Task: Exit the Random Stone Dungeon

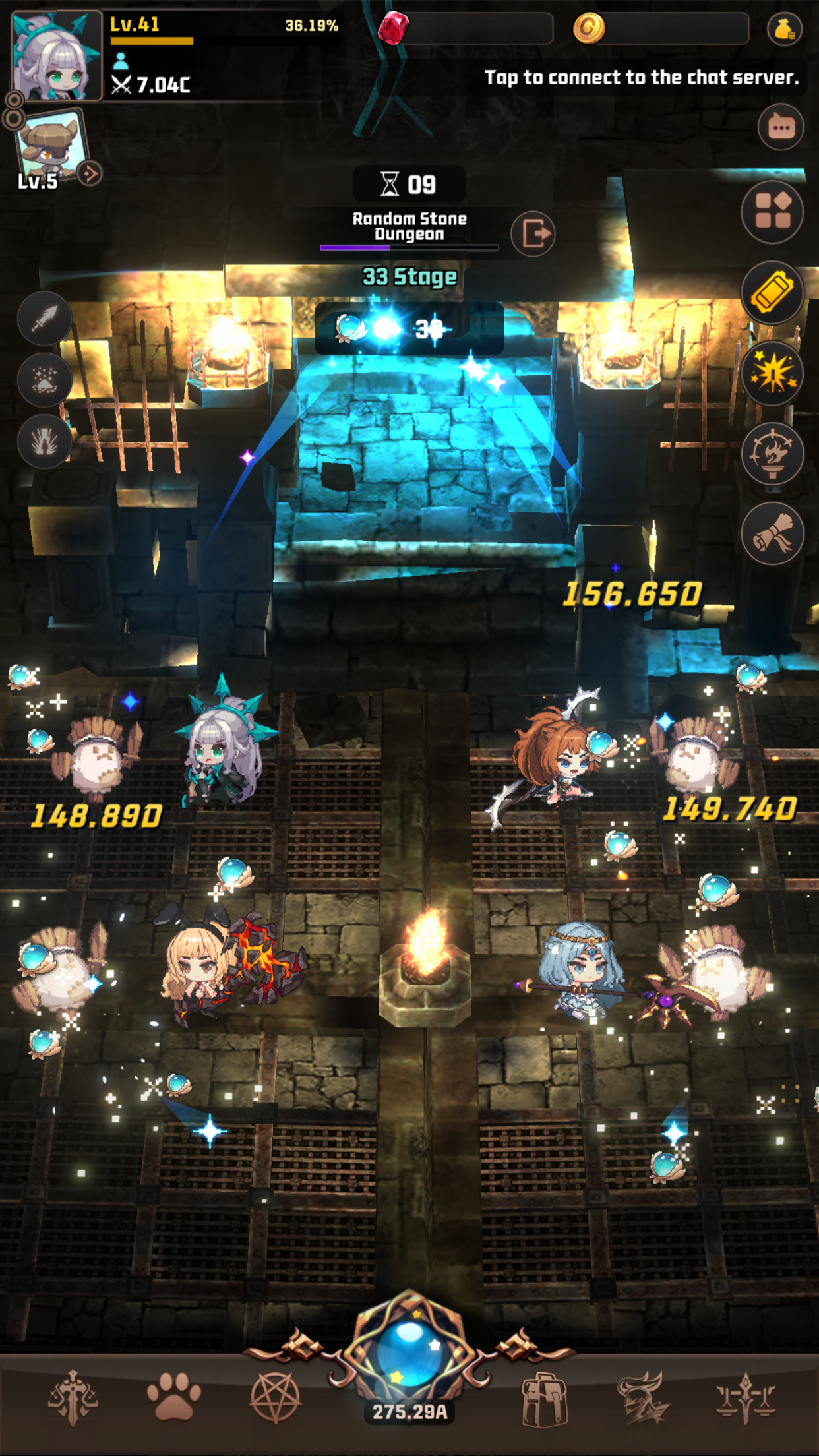Action: (x=533, y=233)
